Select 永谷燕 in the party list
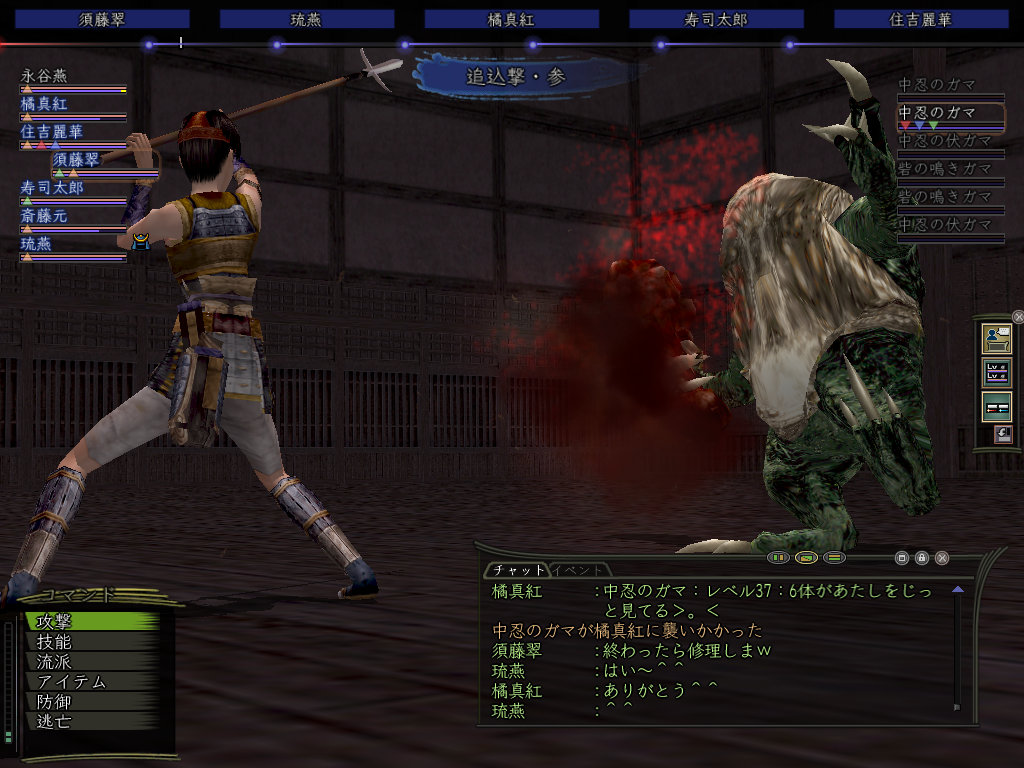 (45, 75)
